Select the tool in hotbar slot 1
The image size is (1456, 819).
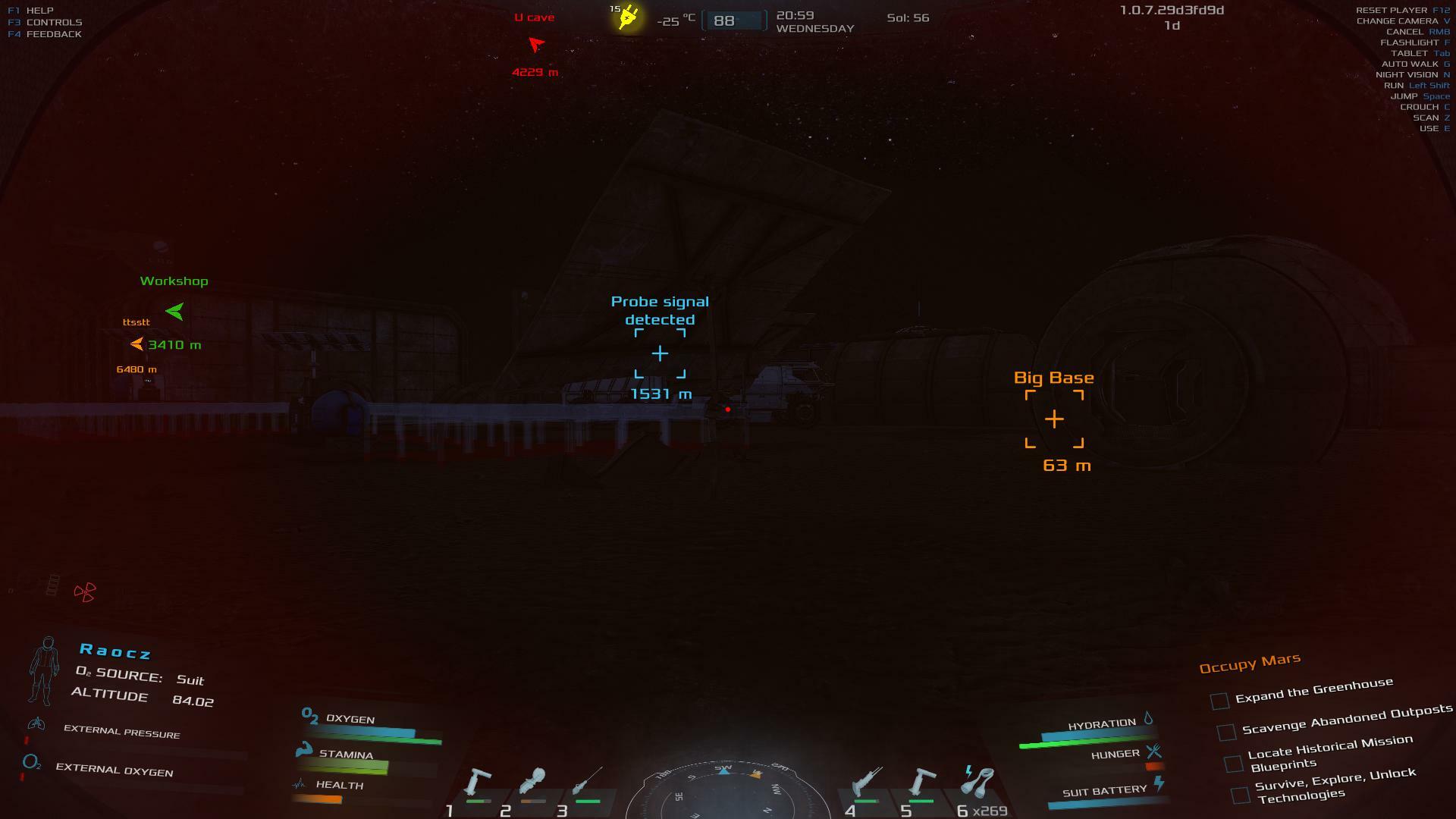pyautogui.click(x=477, y=781)
